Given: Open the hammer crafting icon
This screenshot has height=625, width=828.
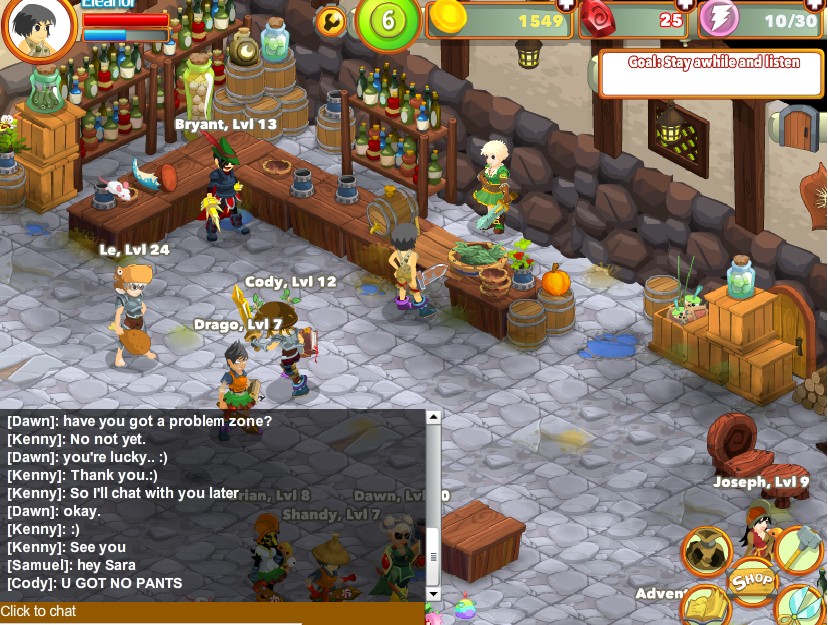Looking at the screenshot, I should click(800, 549).
